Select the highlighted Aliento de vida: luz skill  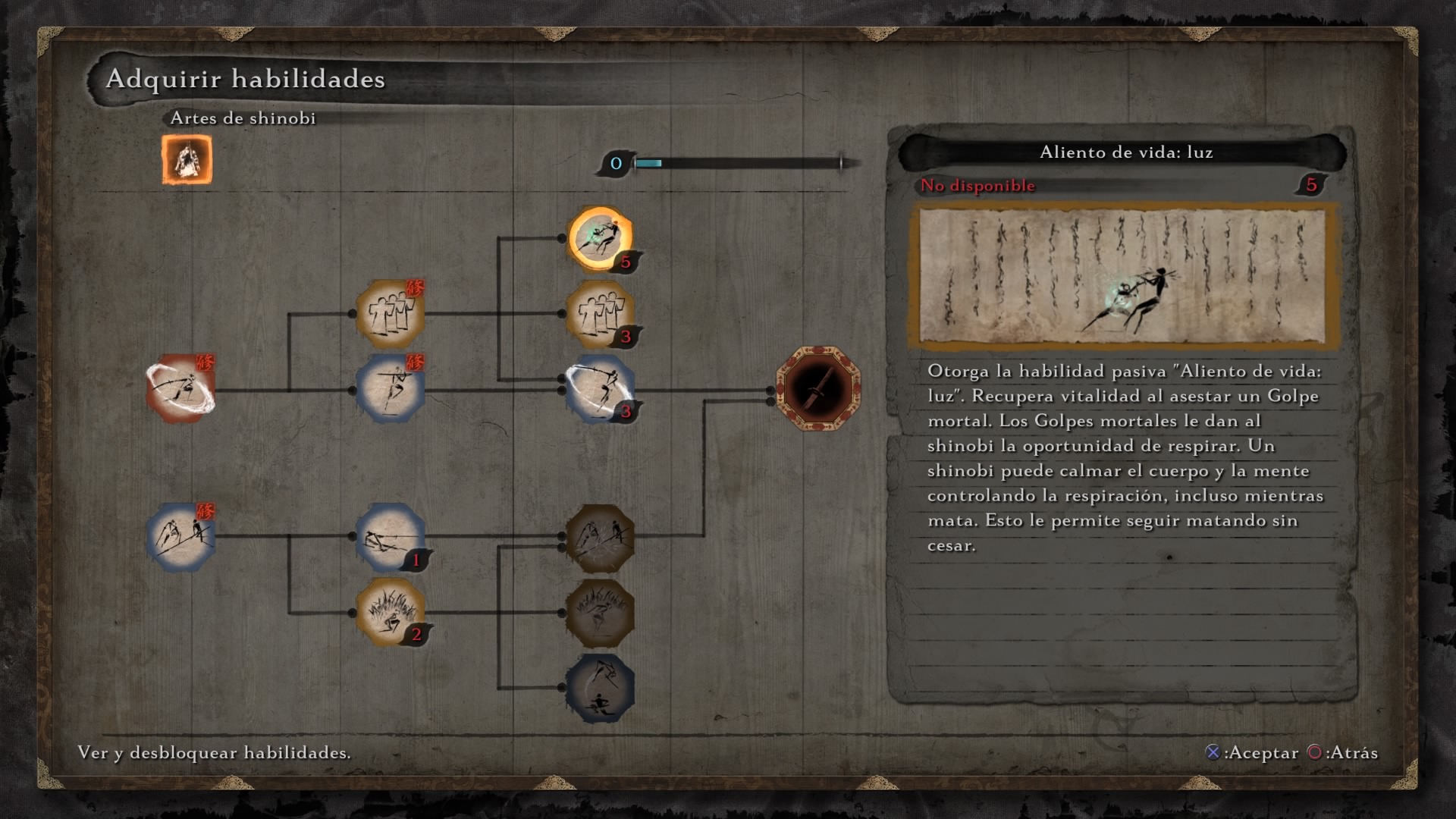pyautogui.click(x=600, y=238)
